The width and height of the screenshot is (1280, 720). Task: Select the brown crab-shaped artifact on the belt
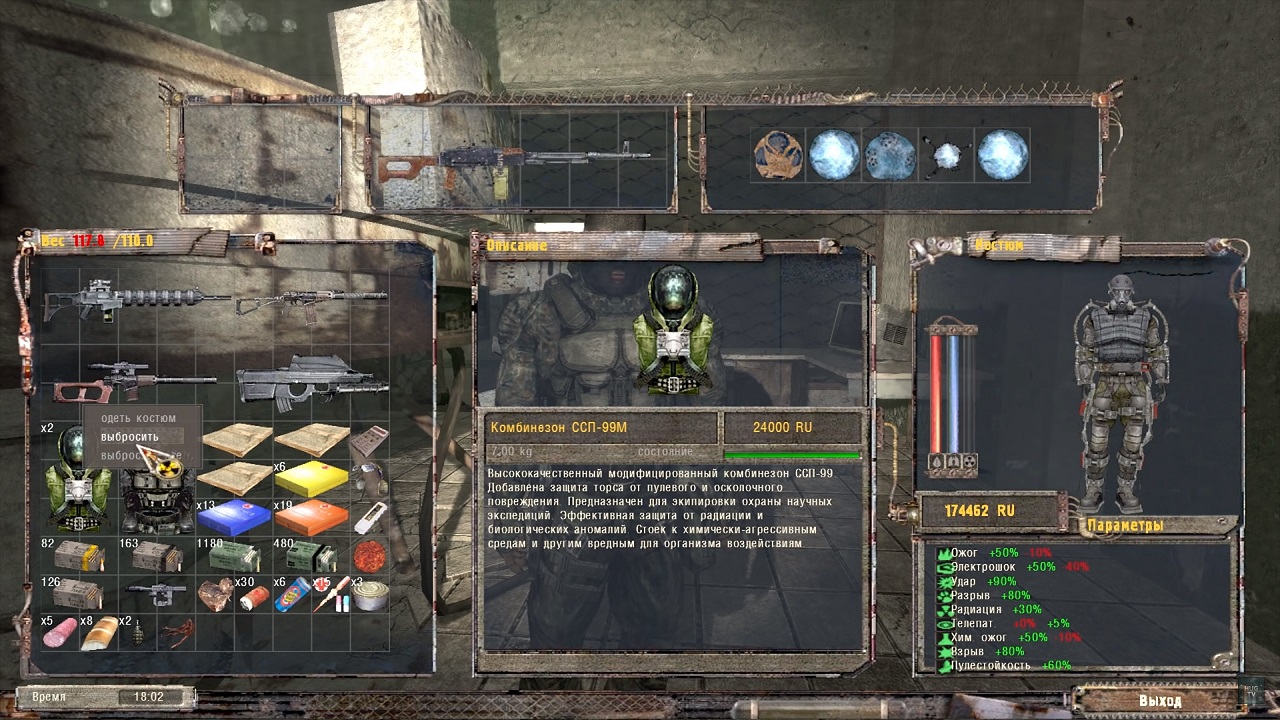click(x=779, y=157)
